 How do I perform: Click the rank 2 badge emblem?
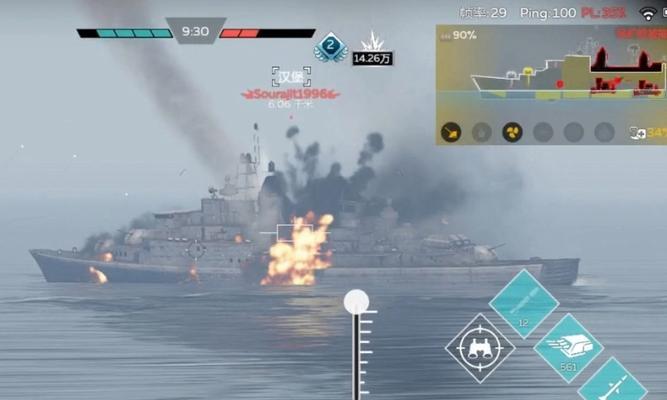point(330,47)
